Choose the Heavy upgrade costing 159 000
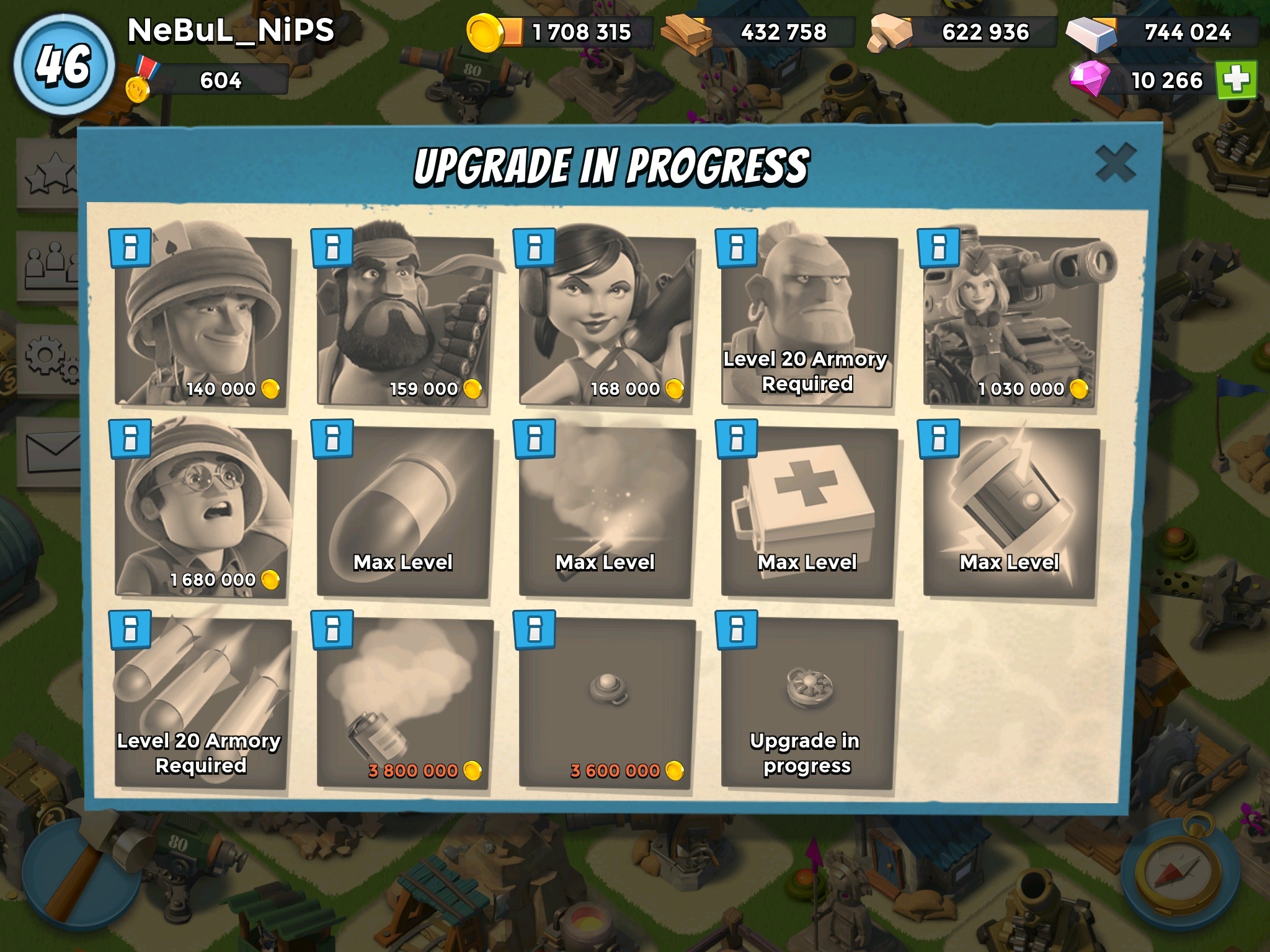This screenshot has height=952, width=1270. click(x=405, y=321)
